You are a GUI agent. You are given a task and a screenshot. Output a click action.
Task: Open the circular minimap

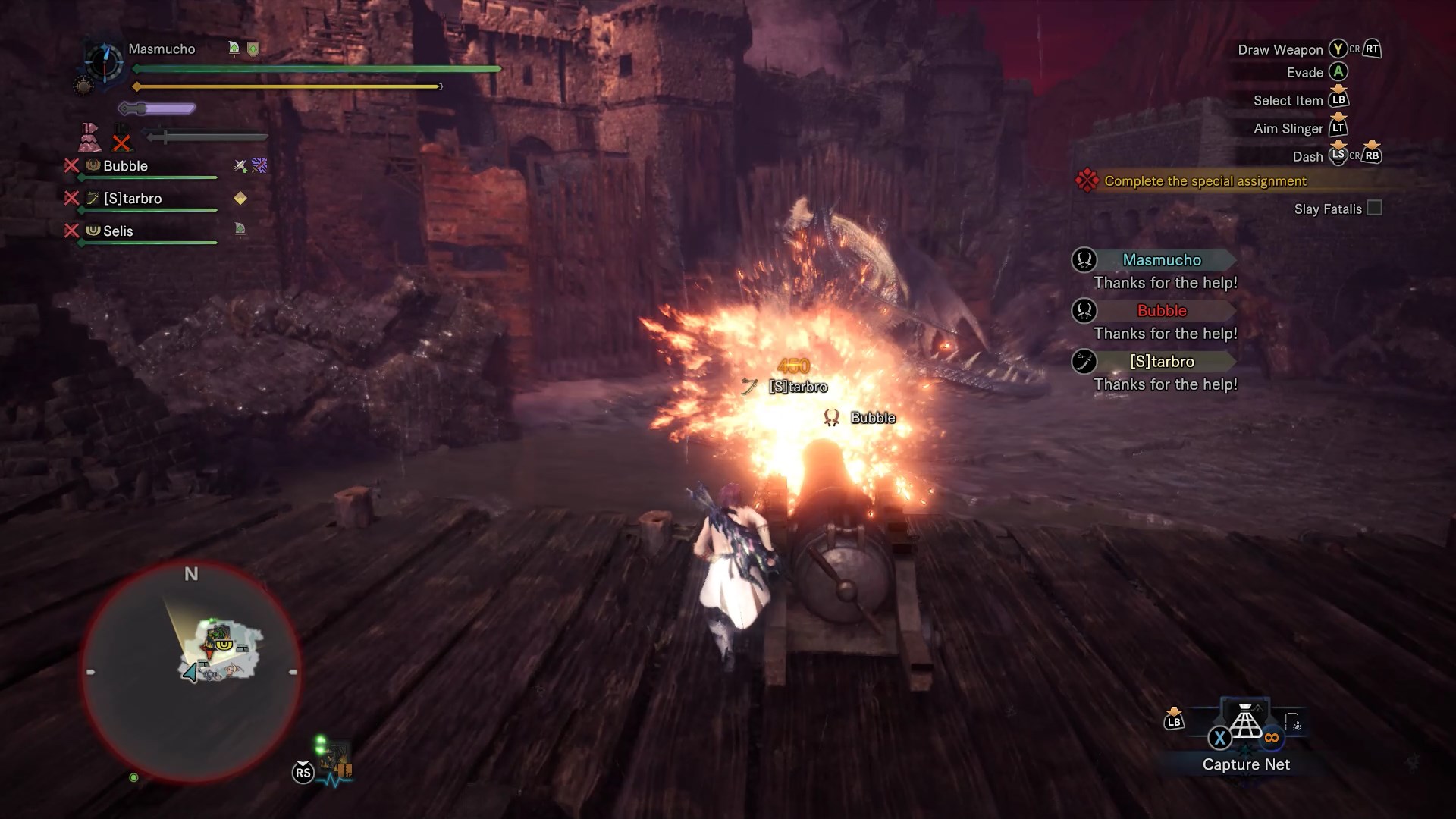pyautogui.click(x=191, y=672)
